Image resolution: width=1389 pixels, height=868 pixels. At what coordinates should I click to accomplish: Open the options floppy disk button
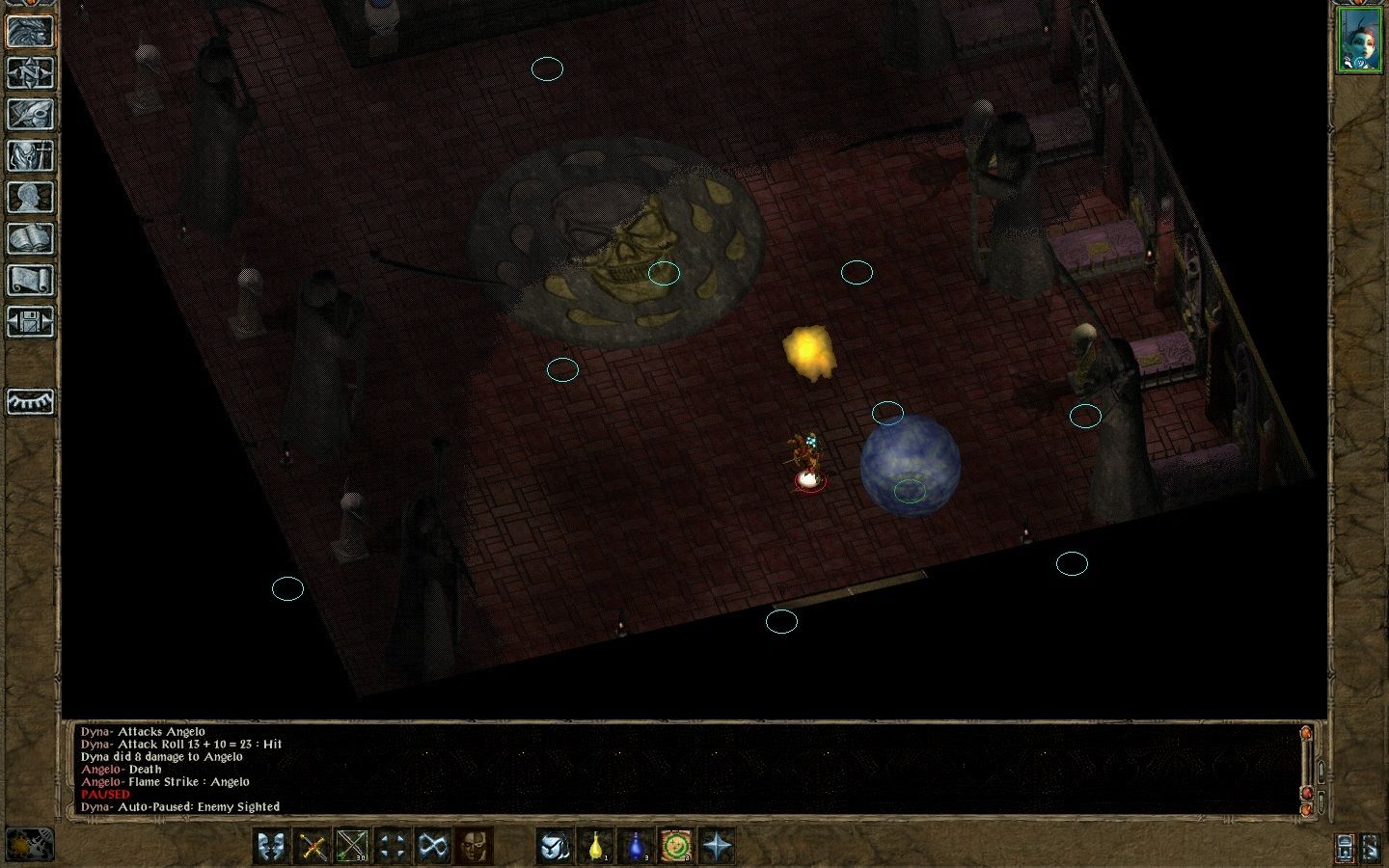30,321
